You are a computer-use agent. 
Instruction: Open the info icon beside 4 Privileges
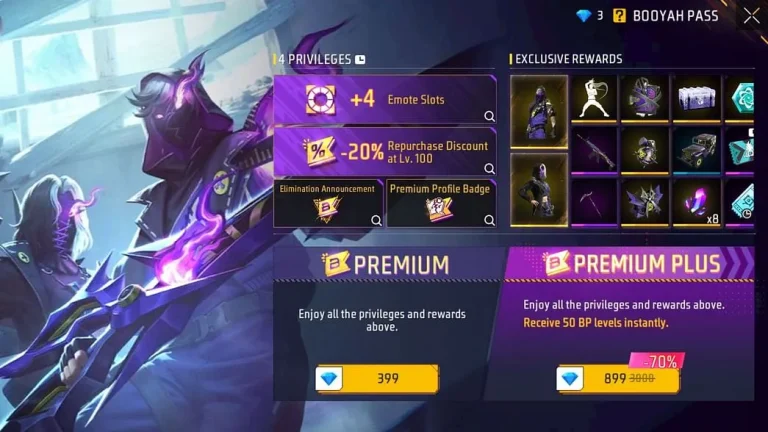coord(360,59)
